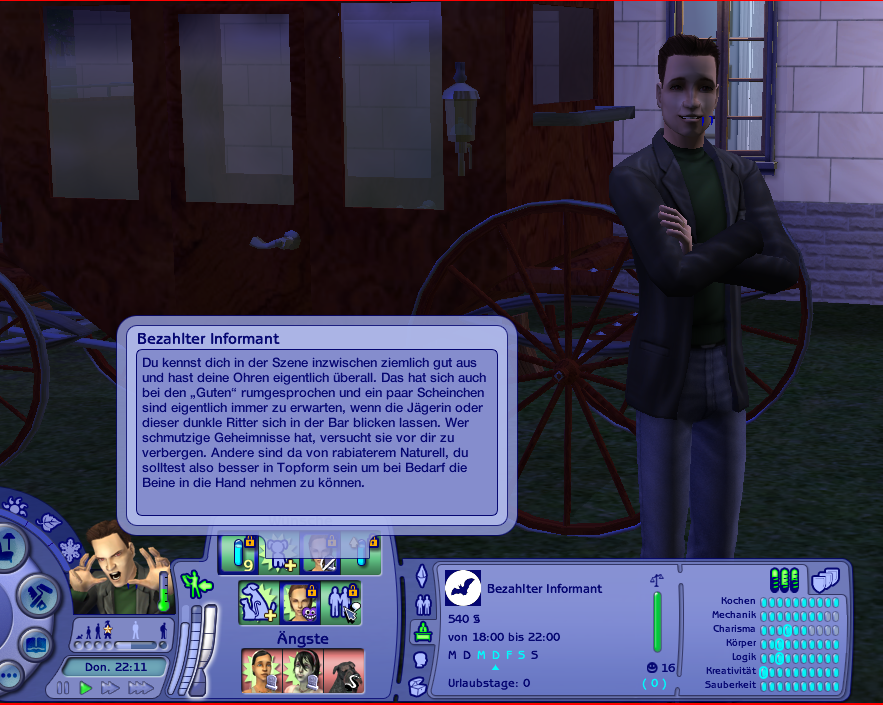Open the options button with three dots

tap(8, 675)
